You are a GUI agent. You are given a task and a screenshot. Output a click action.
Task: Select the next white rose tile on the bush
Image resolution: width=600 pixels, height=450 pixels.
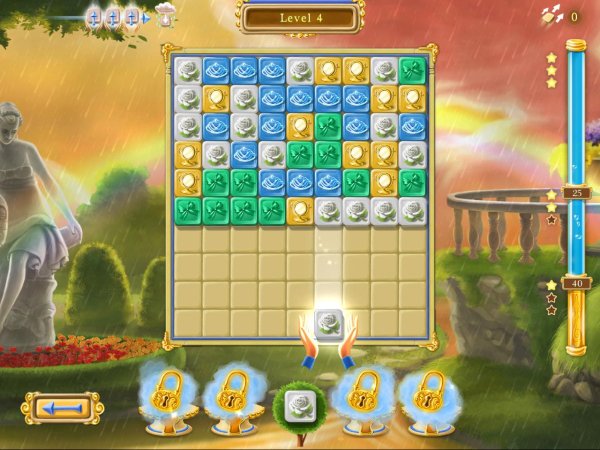(x=299, y=406)
